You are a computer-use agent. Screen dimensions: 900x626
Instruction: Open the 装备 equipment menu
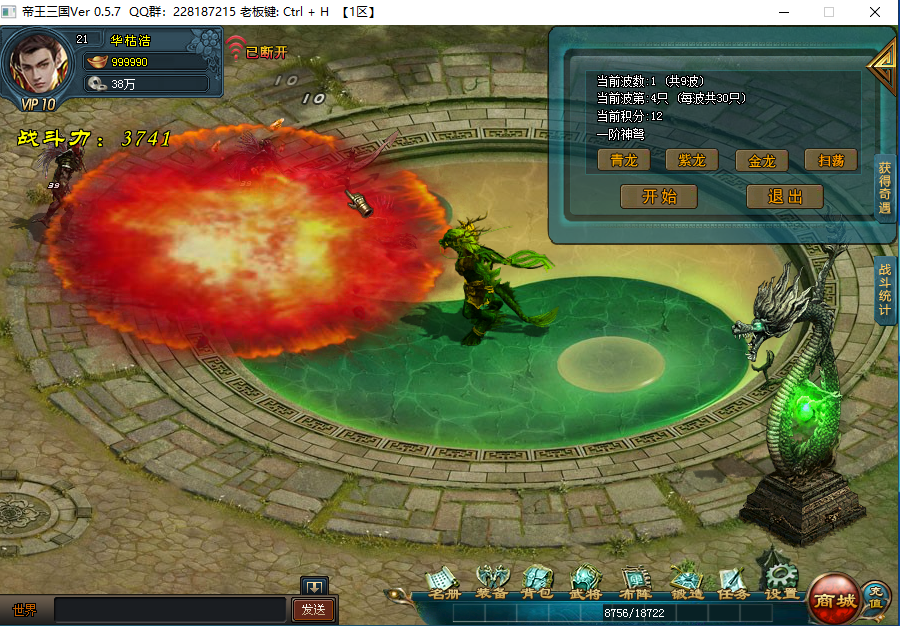coord(491,582)
